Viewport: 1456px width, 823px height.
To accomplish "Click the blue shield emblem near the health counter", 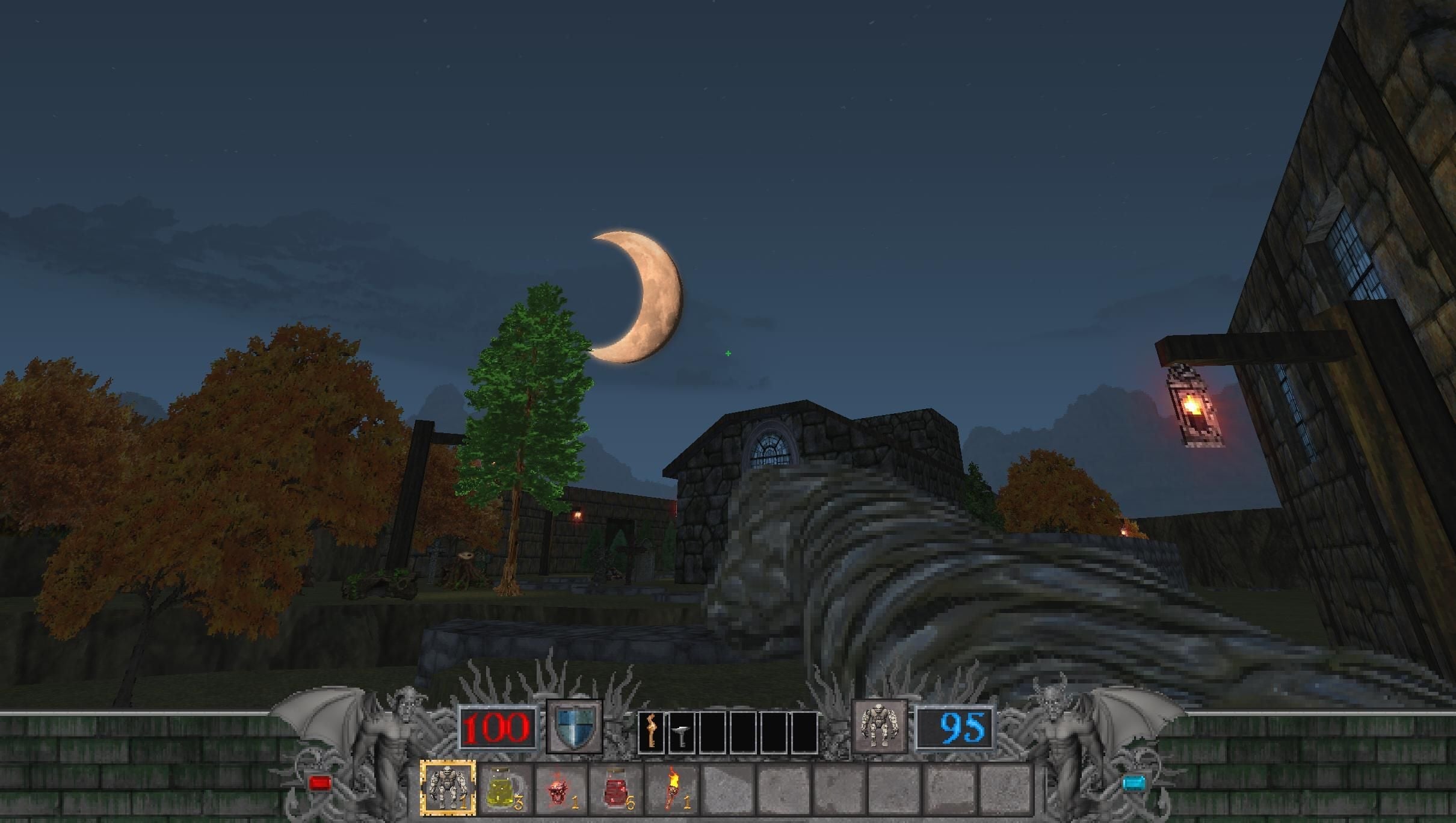I will 575,726.
